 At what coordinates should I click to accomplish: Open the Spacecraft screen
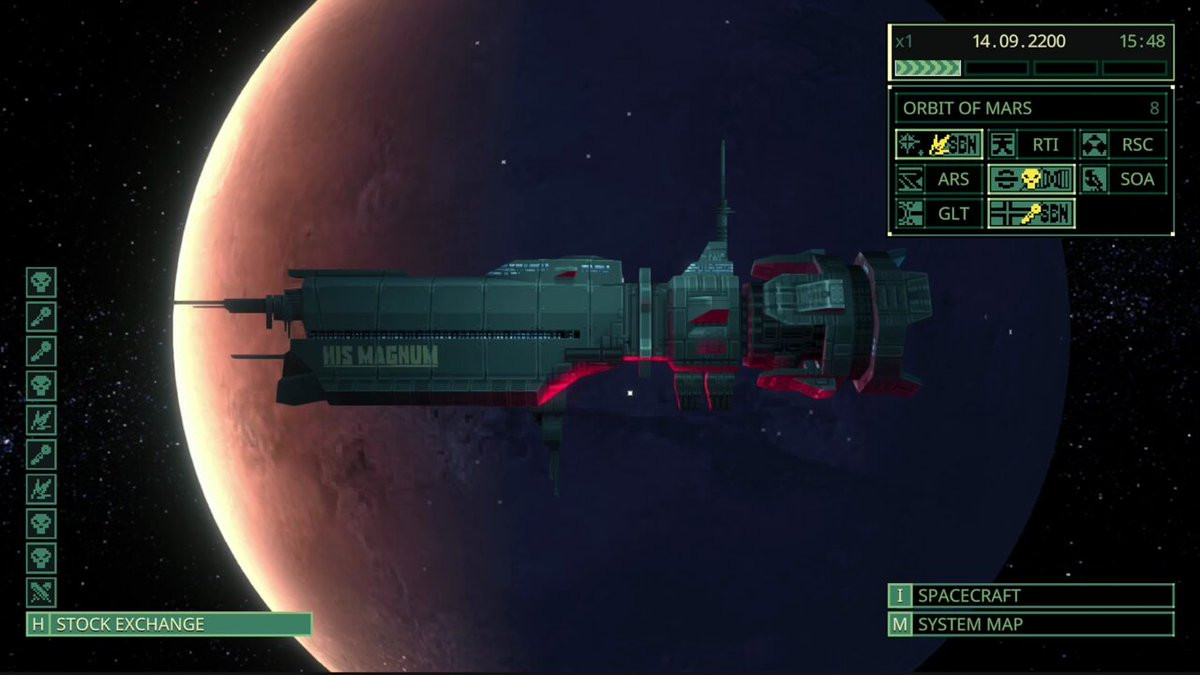point(1030,596)
